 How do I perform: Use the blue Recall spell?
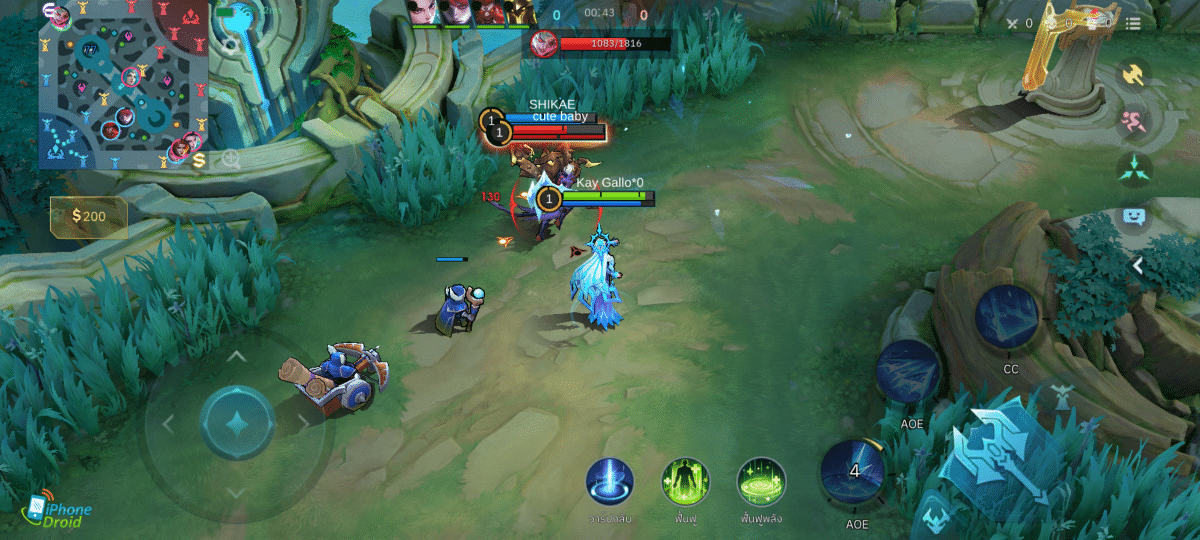[609, 481]
